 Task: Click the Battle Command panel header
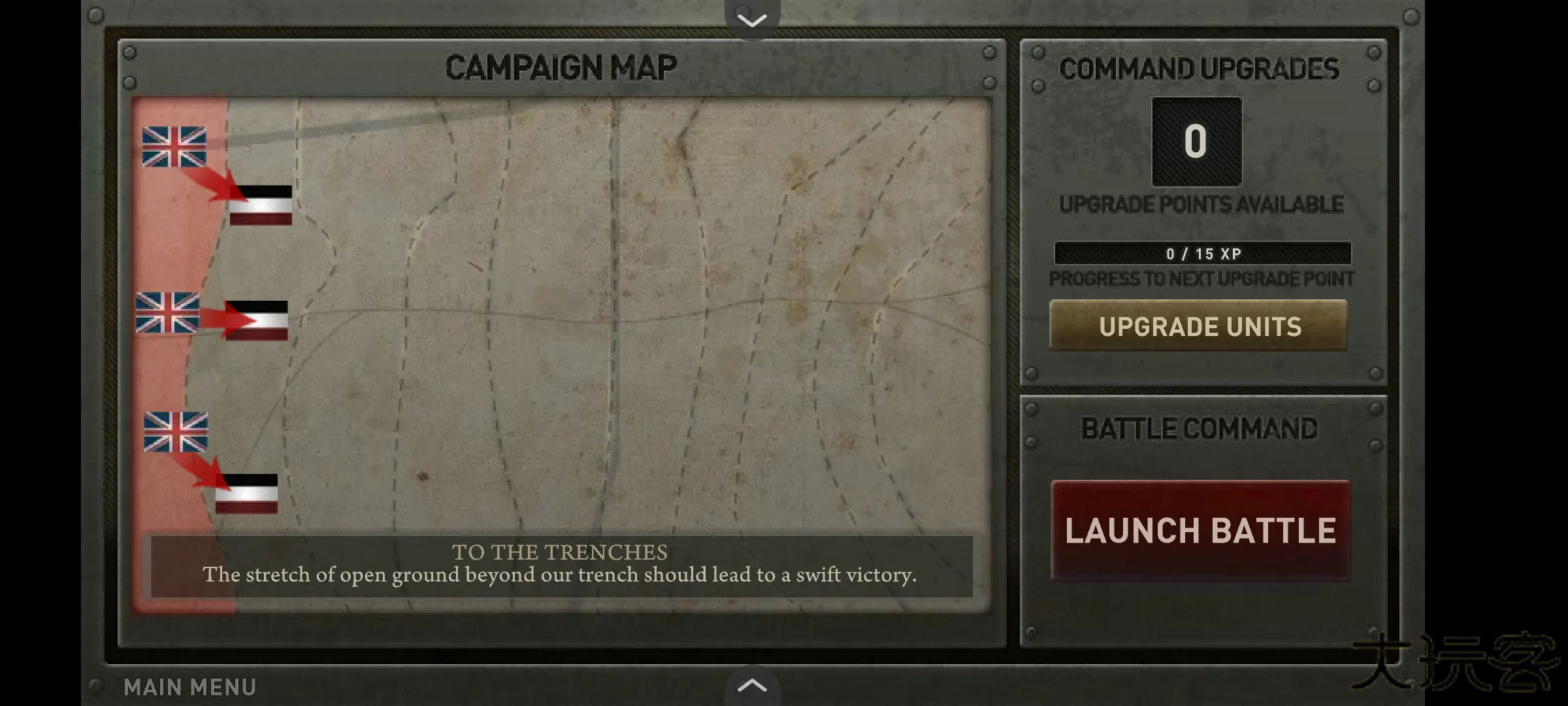tap(1201, 428)
